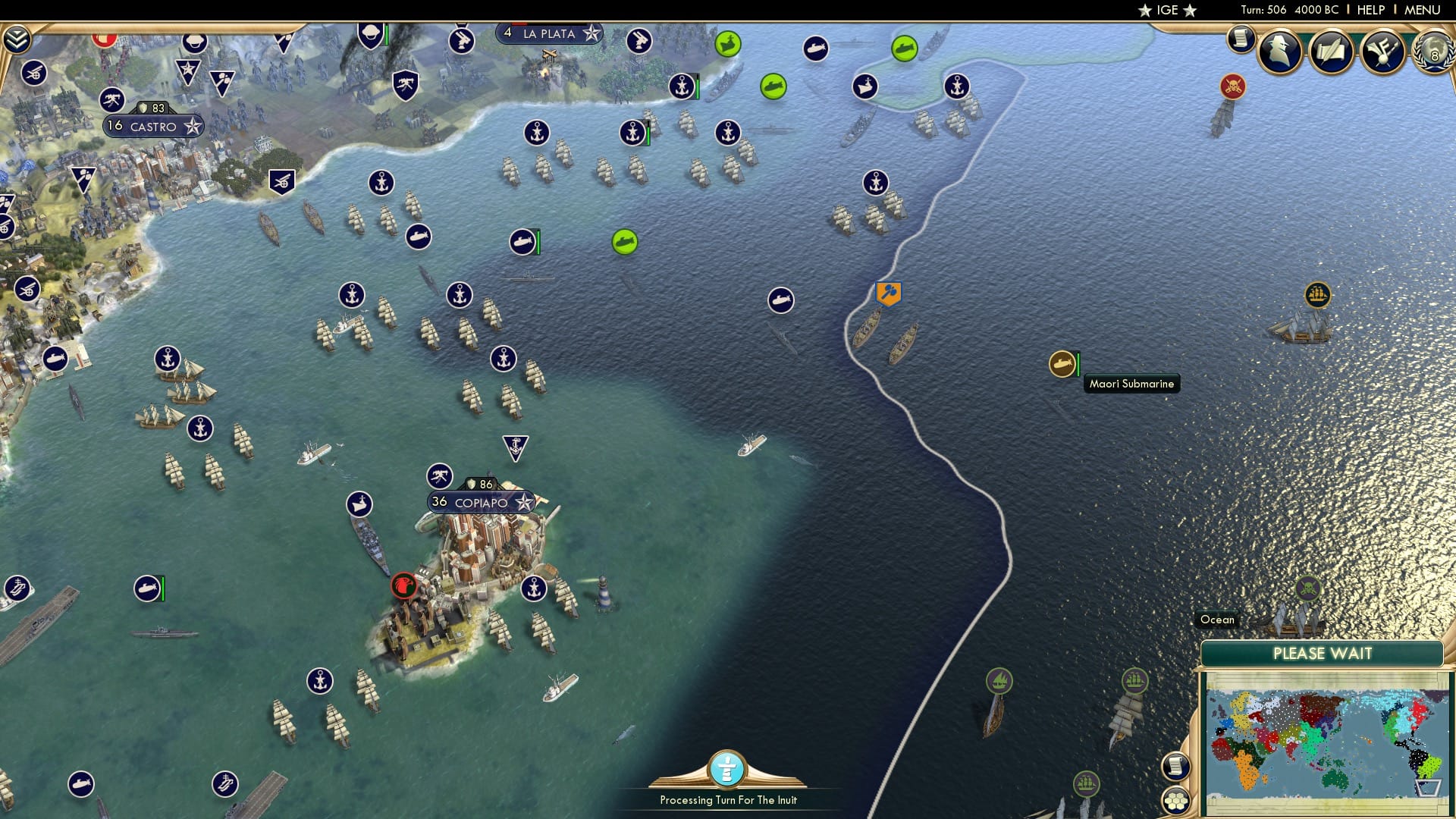The image size is (1456, 819).
Task: Open the map options scroll beside the minimap
Action: click(1175, 767)
